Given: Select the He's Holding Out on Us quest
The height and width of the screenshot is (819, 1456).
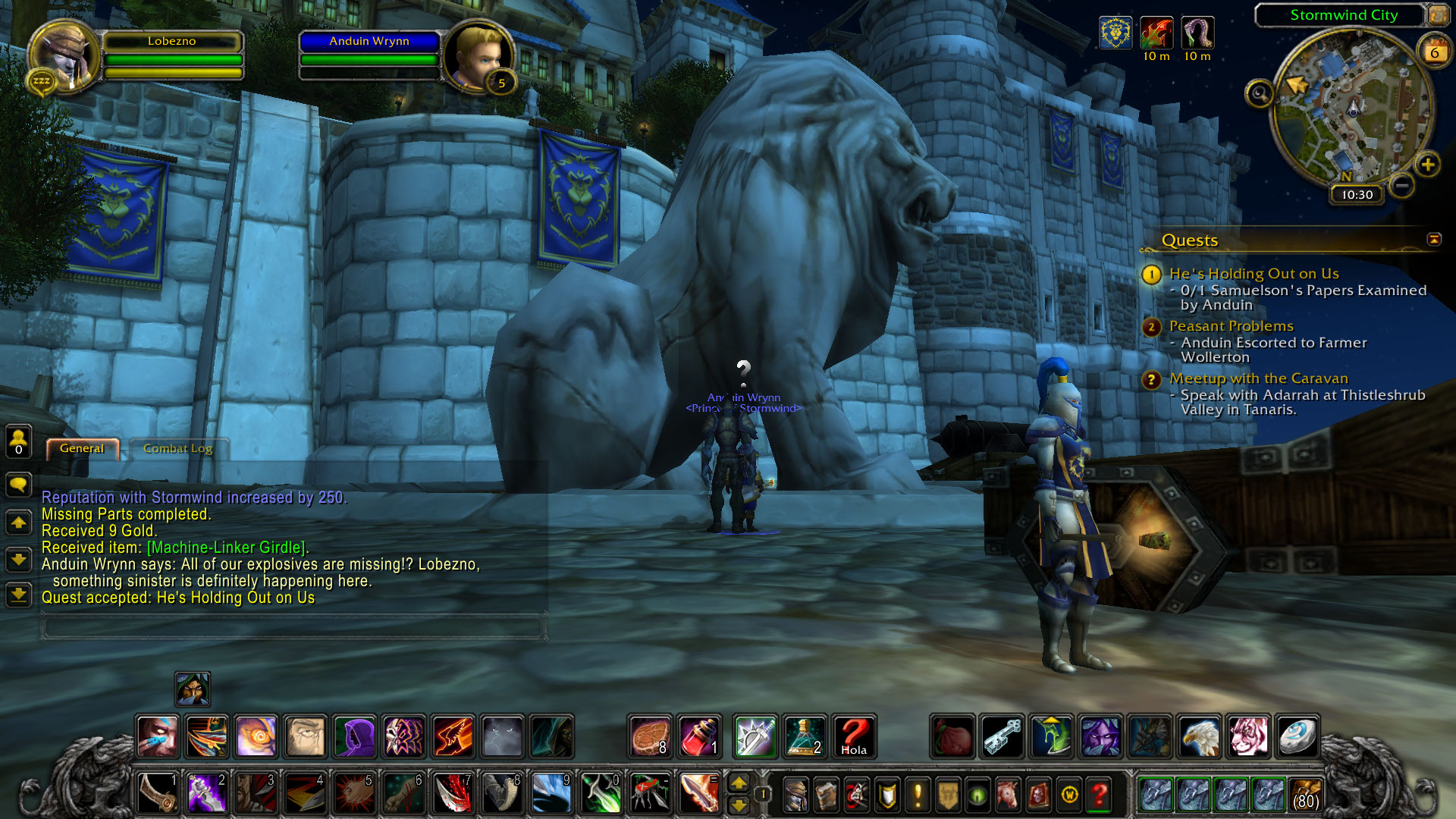Looking at the screenshot, I should [1254, 274].
